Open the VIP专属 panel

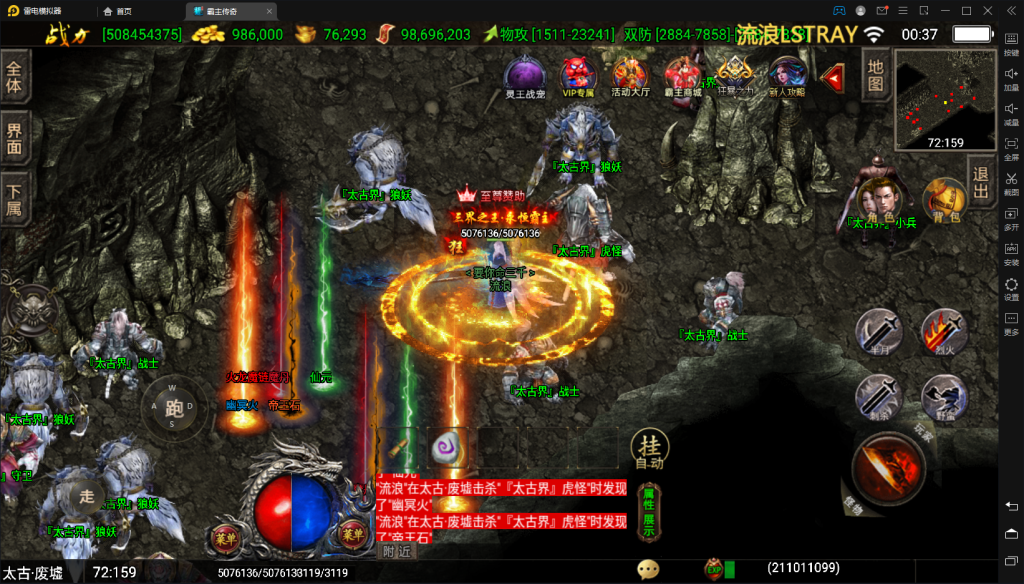(x=577, y=76)
